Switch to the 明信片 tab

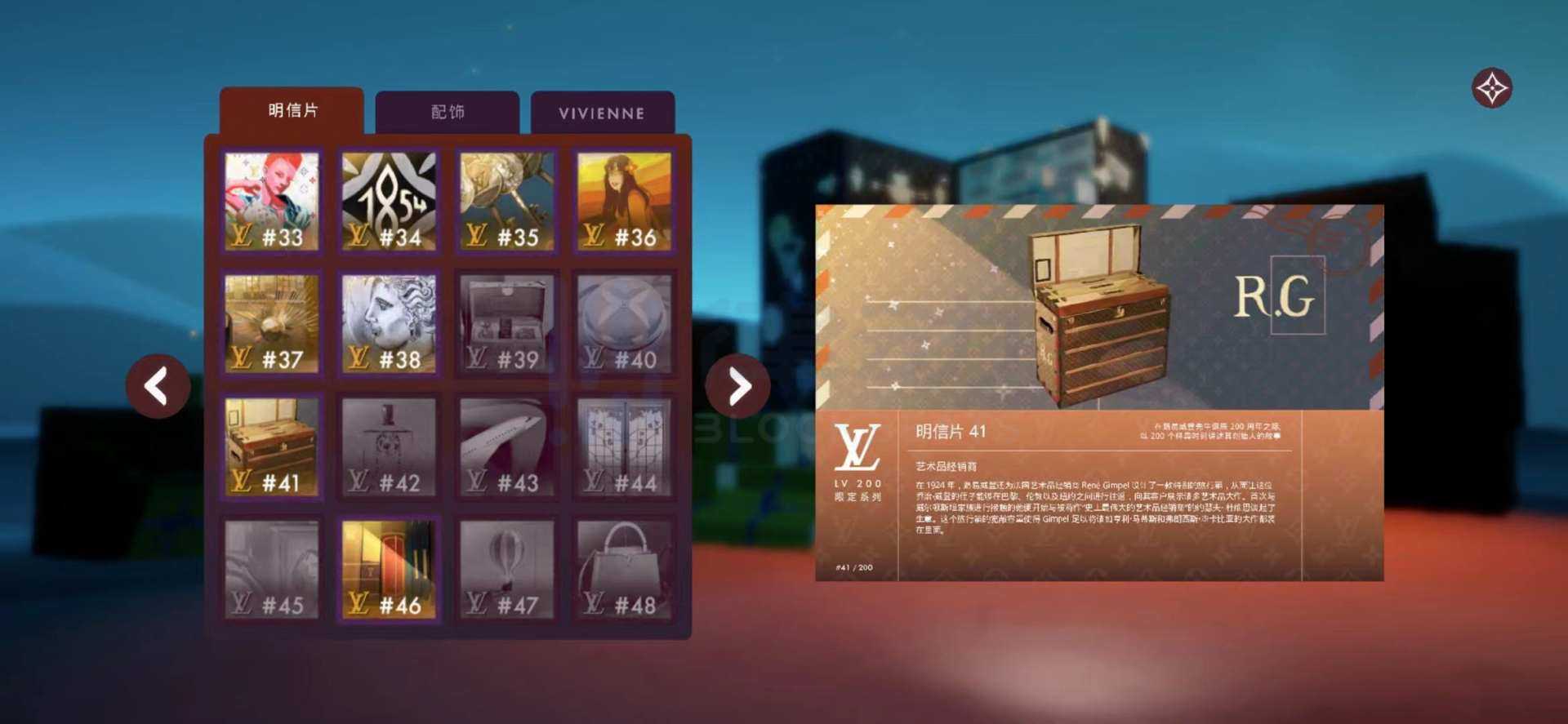[x=292, y=111]
